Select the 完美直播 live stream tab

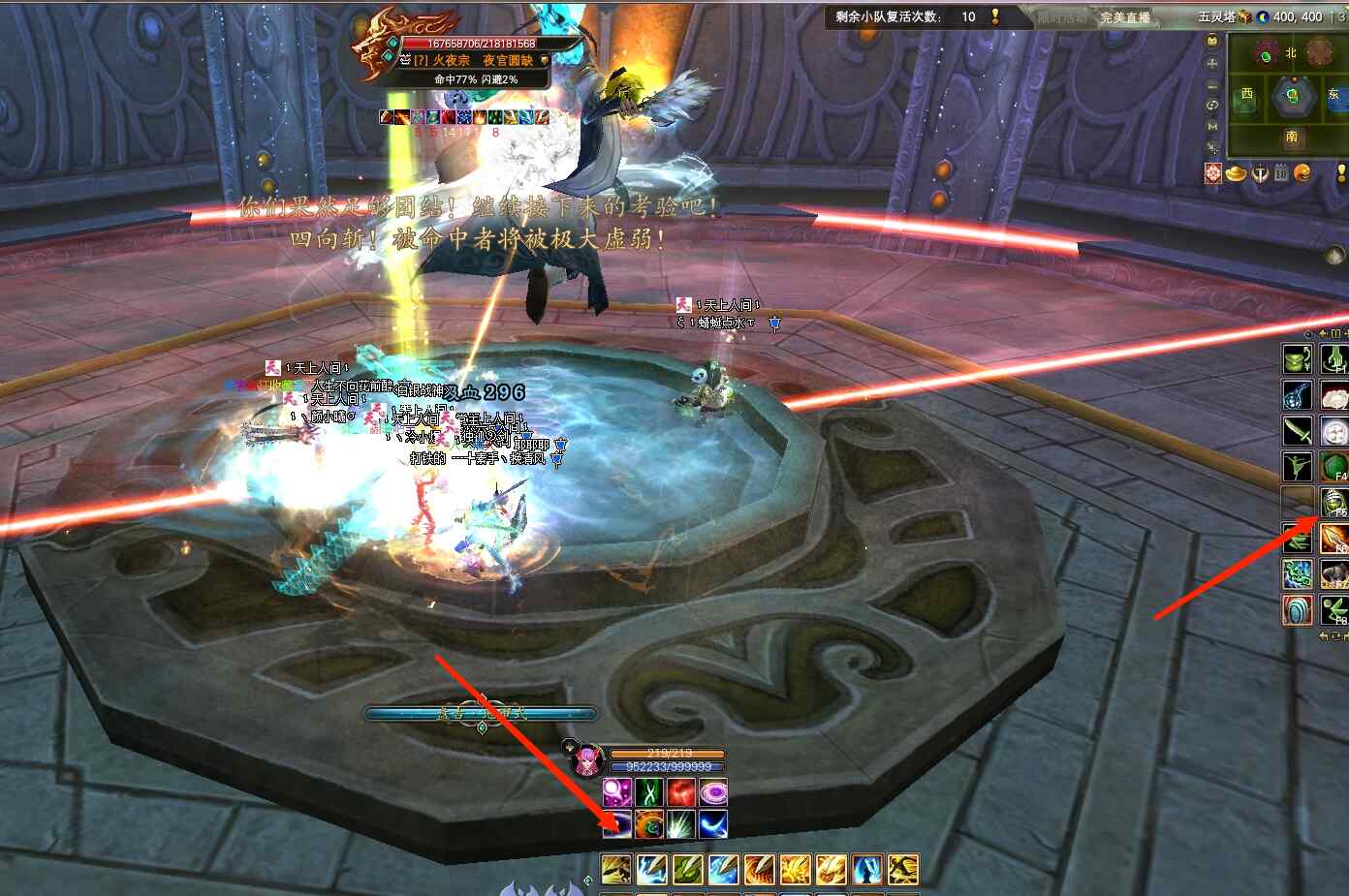point(1125,17)
